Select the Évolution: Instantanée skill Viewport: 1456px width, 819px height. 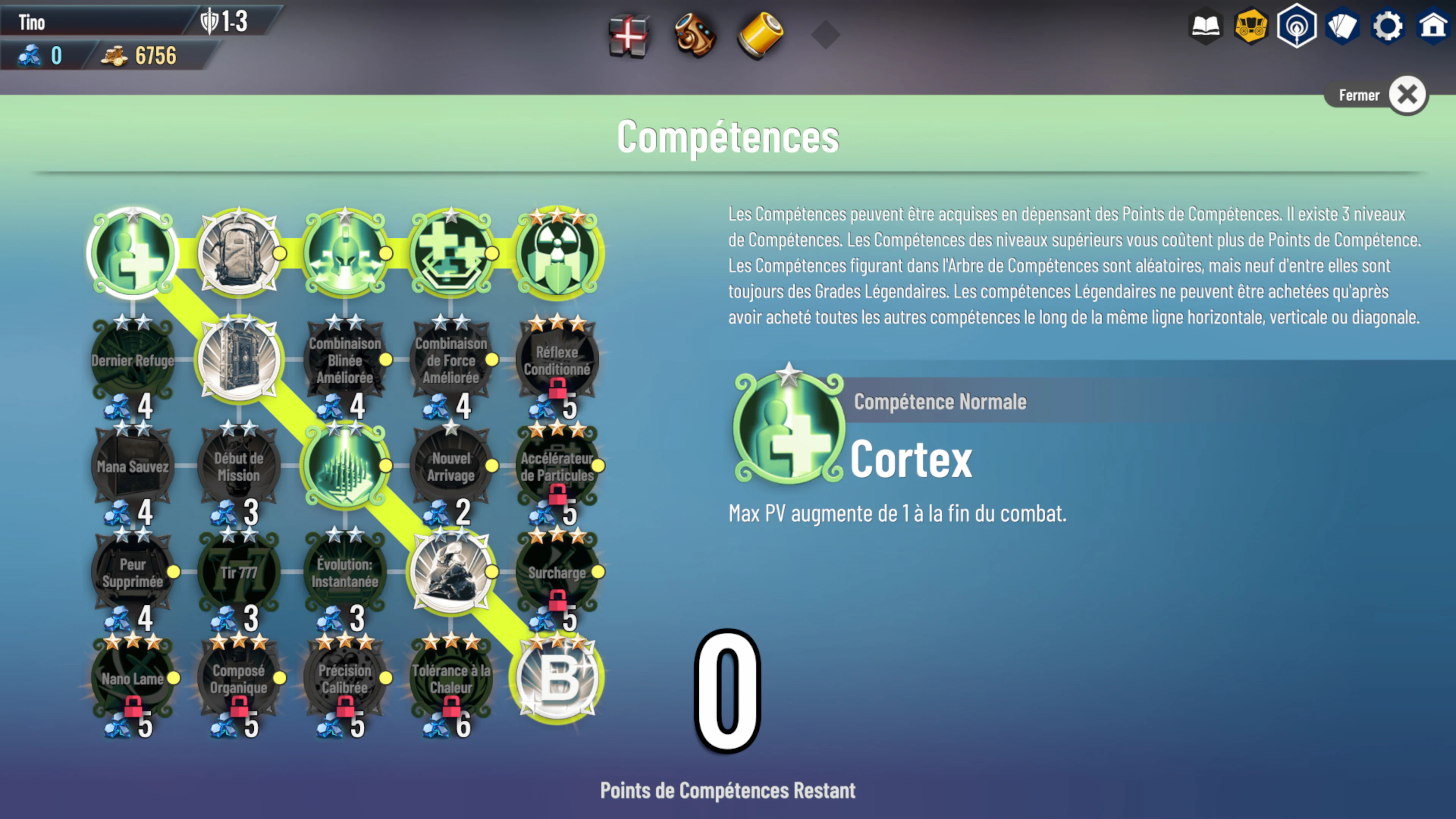tap(345, 573)
